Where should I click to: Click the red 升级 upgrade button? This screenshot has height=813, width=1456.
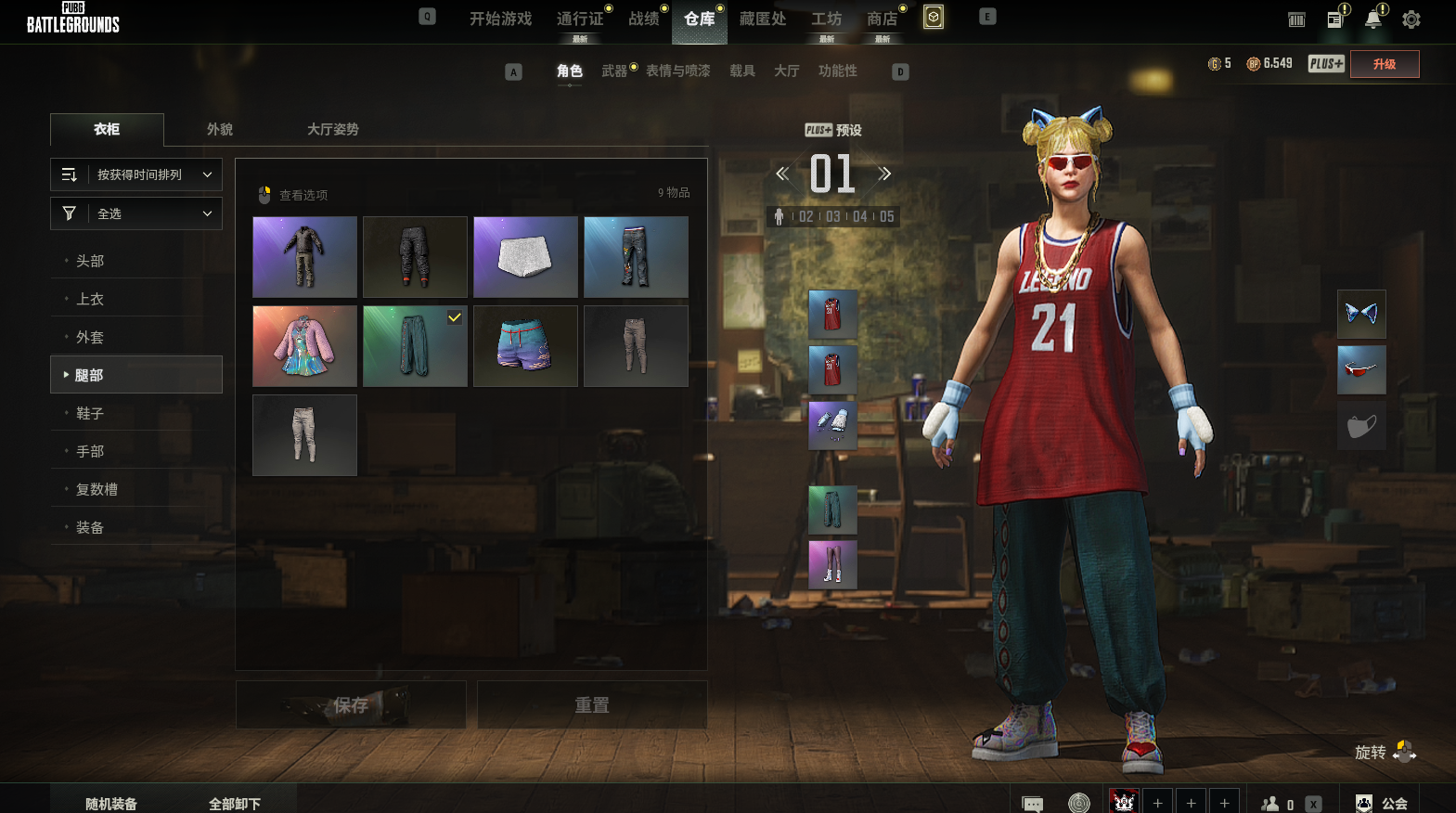tap(1384, 64)
